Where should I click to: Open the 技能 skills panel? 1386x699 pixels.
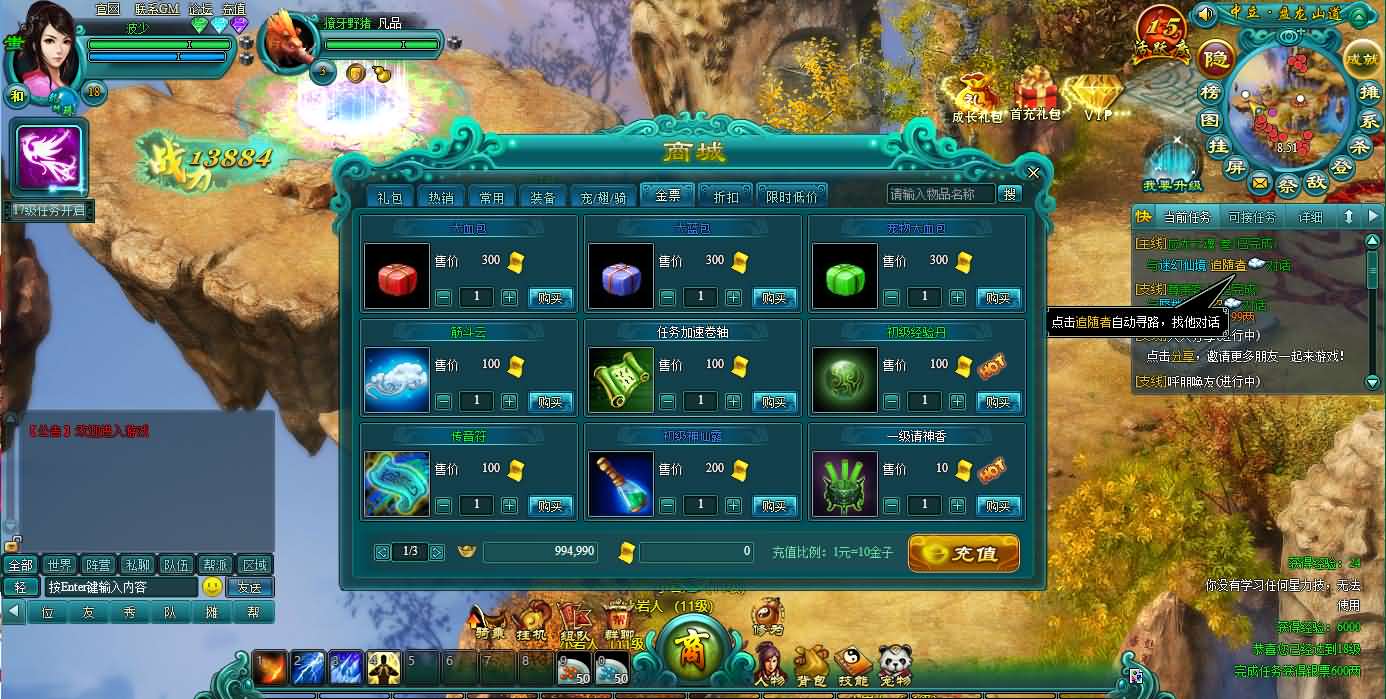click(853, 665)
